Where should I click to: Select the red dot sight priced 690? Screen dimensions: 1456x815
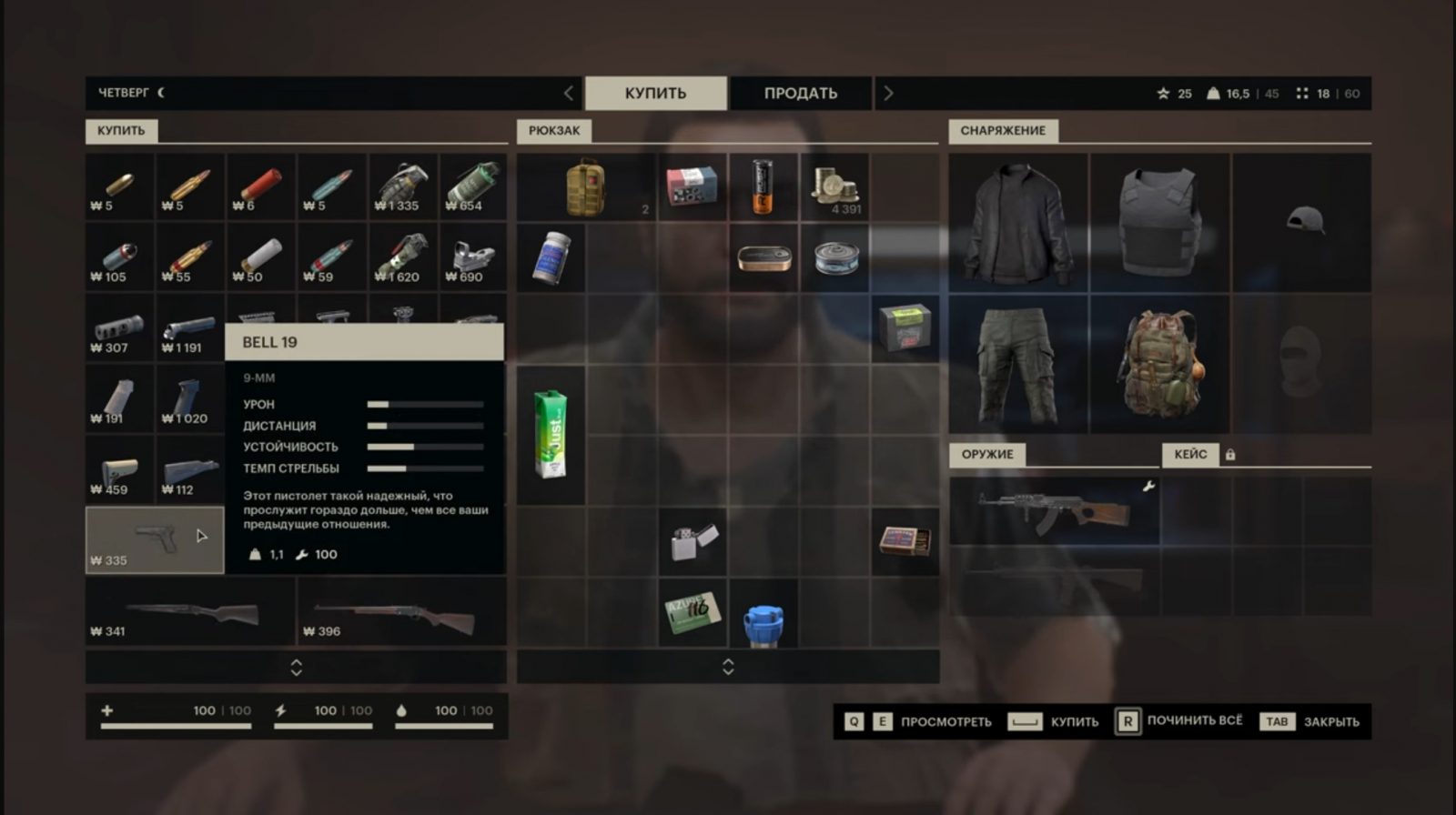click(473, 257)
